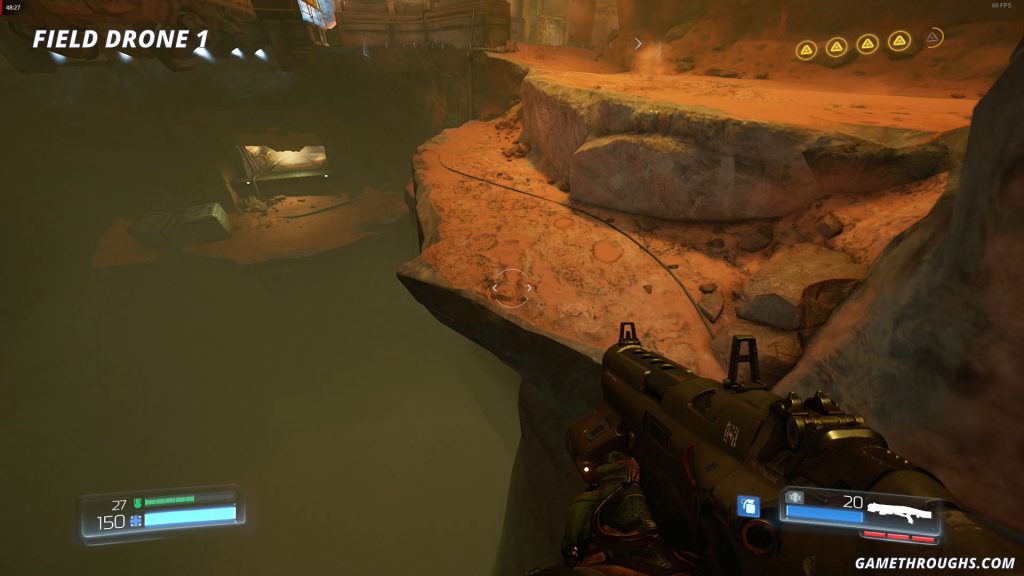
Task: Click the white shotgun weapon icon
Action: click(x=899, y=512)
